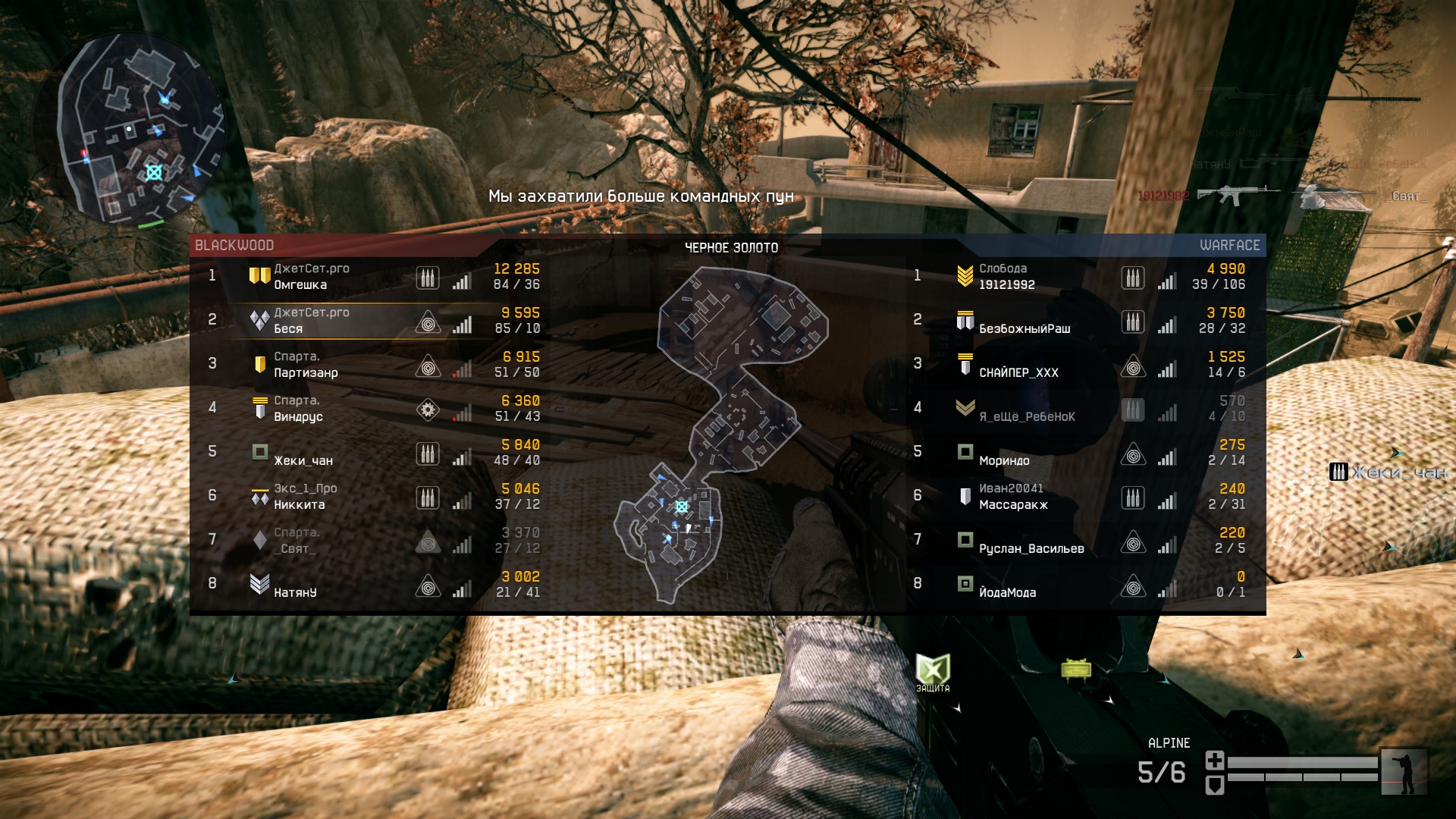Select player Омгешка in the Blackwood list

pyautogui.click(x=300, y=285)
